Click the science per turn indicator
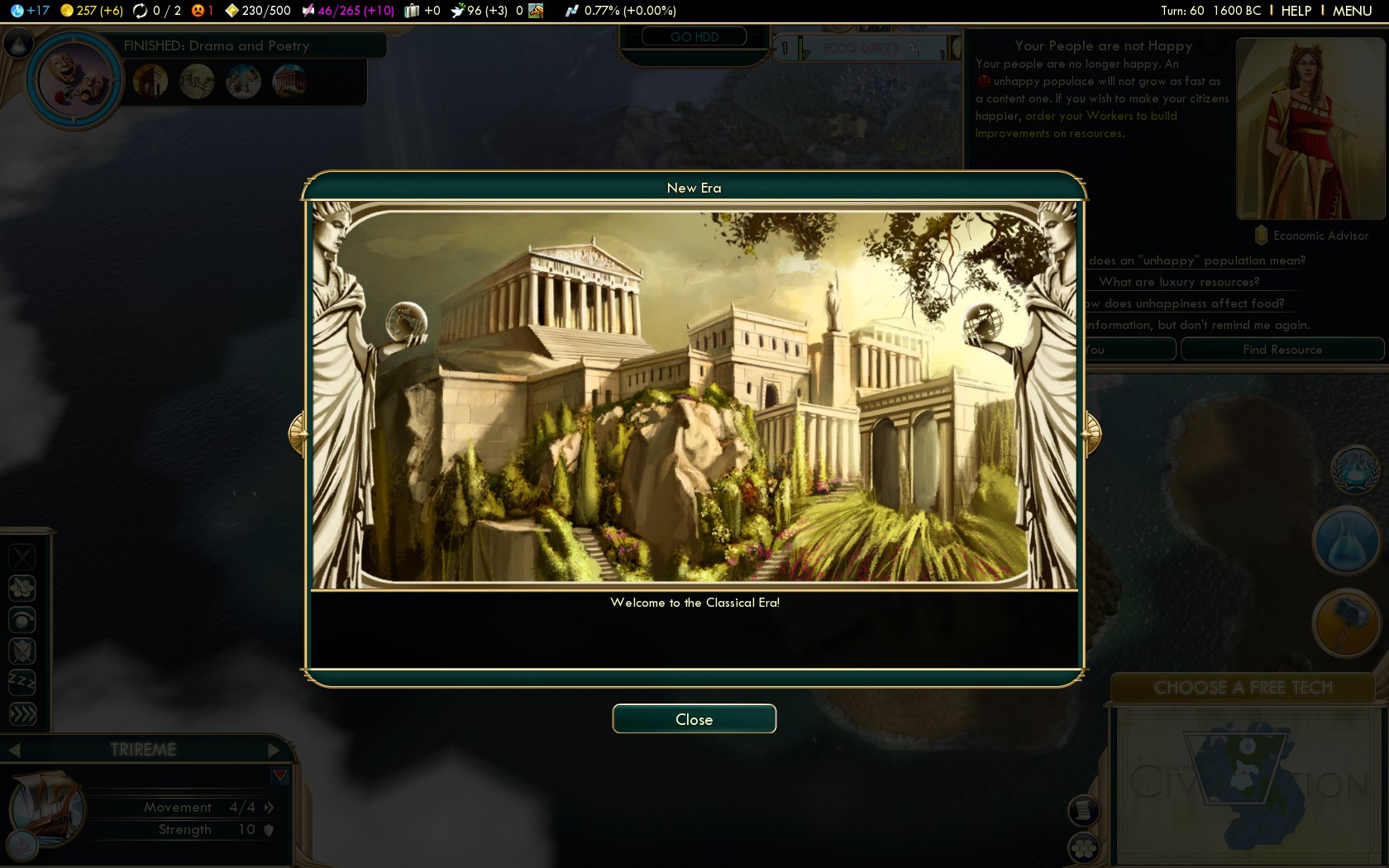1389x868 pixels. click(x=31, y=11)
